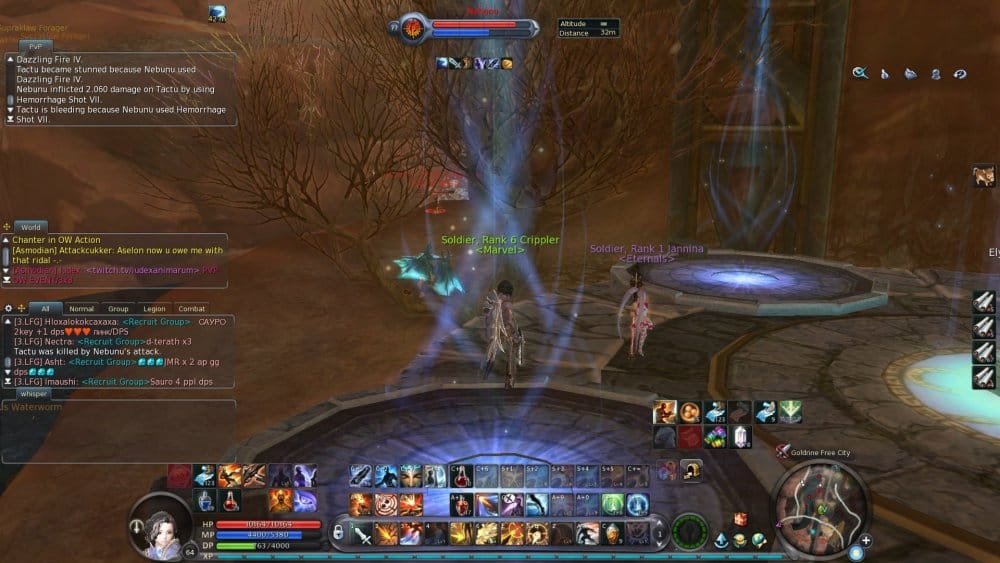Open the Group chat tab

(118, 309)
